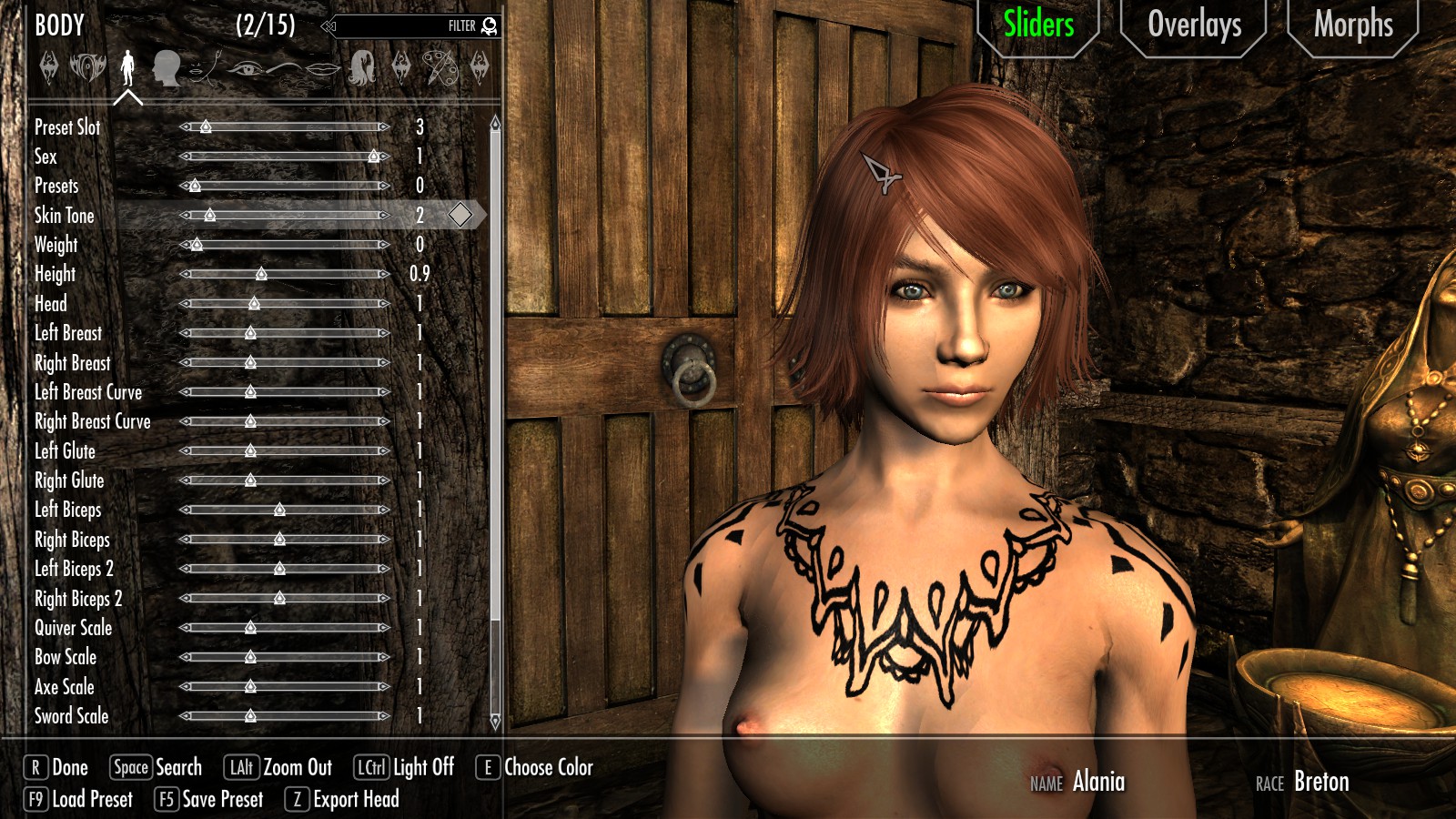Switch to the Overlays tab
1456x819 pixels.
(x=1193, y=25)
